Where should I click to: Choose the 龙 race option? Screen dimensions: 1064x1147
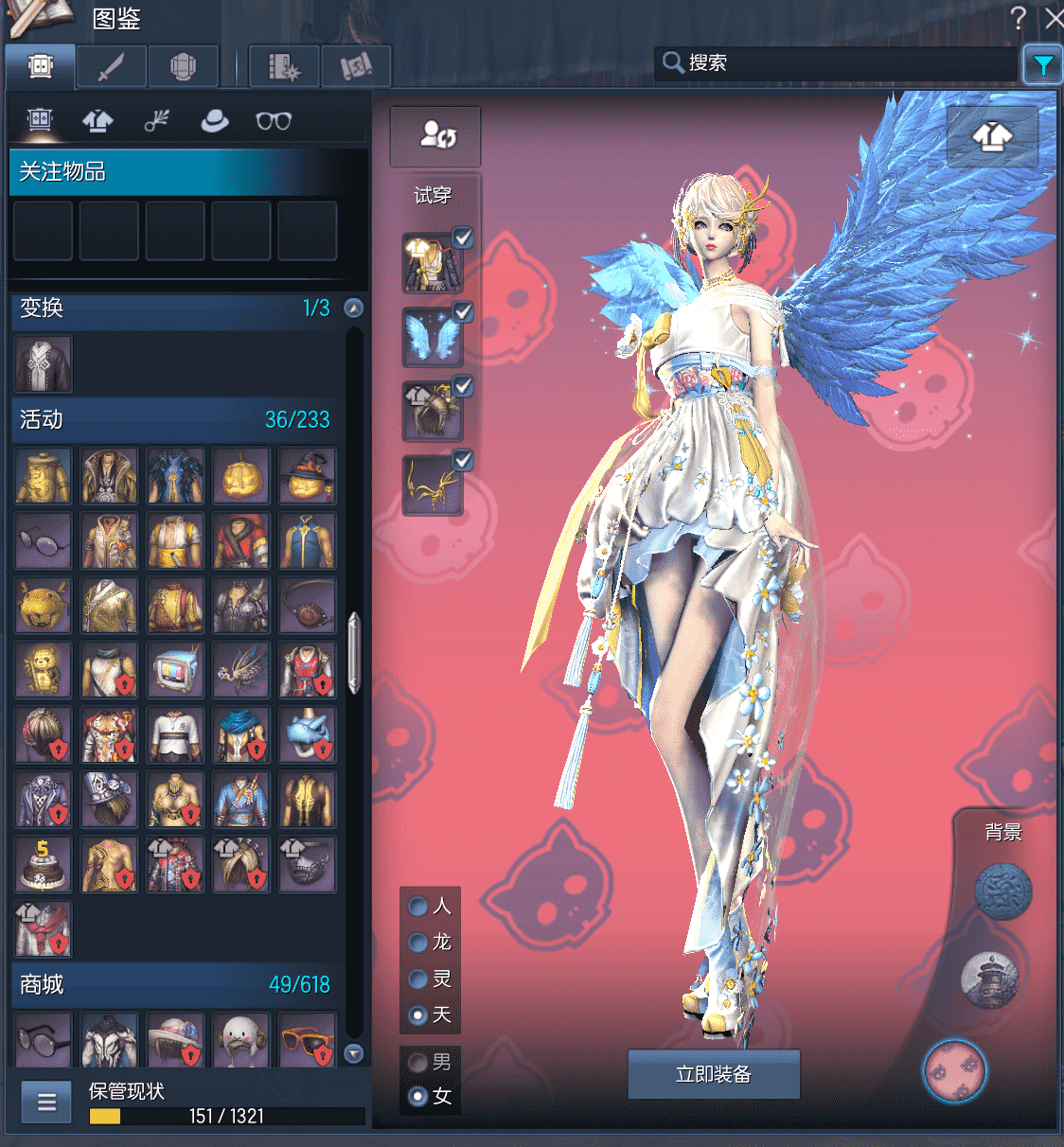click(x=417, y=943)
